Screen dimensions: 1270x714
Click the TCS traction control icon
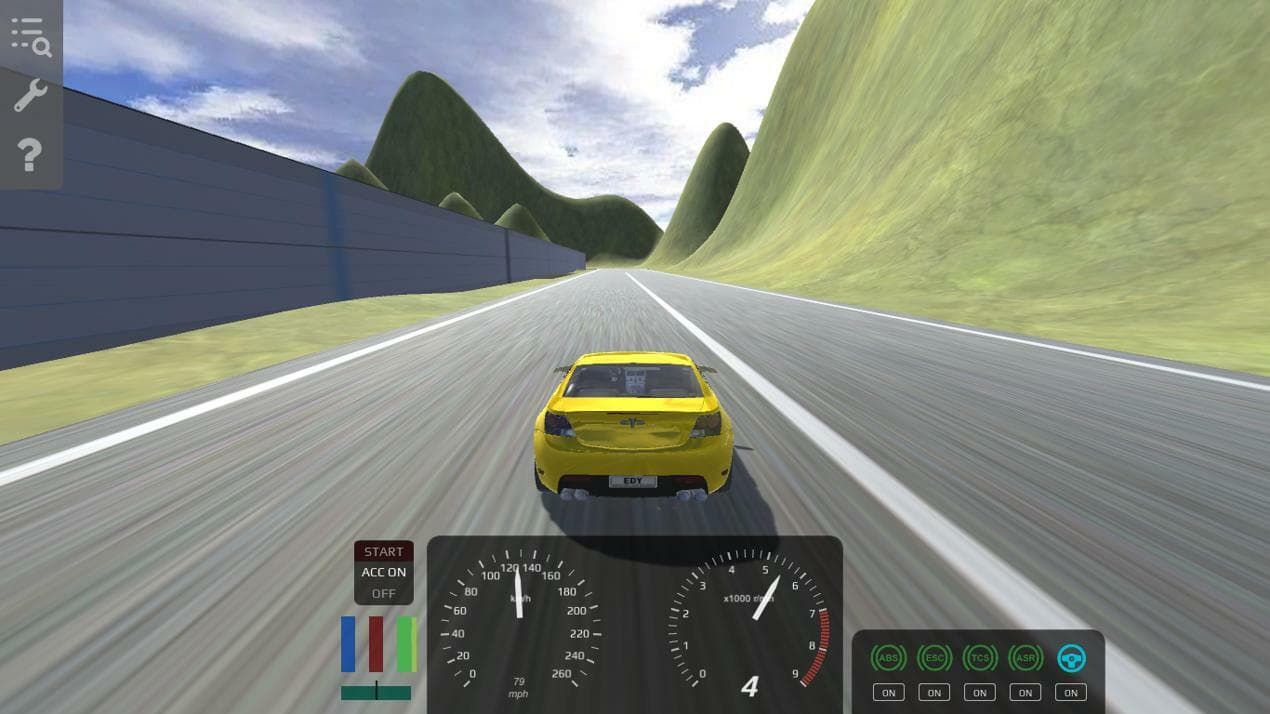pyautogui.click(x=980, y=658)
